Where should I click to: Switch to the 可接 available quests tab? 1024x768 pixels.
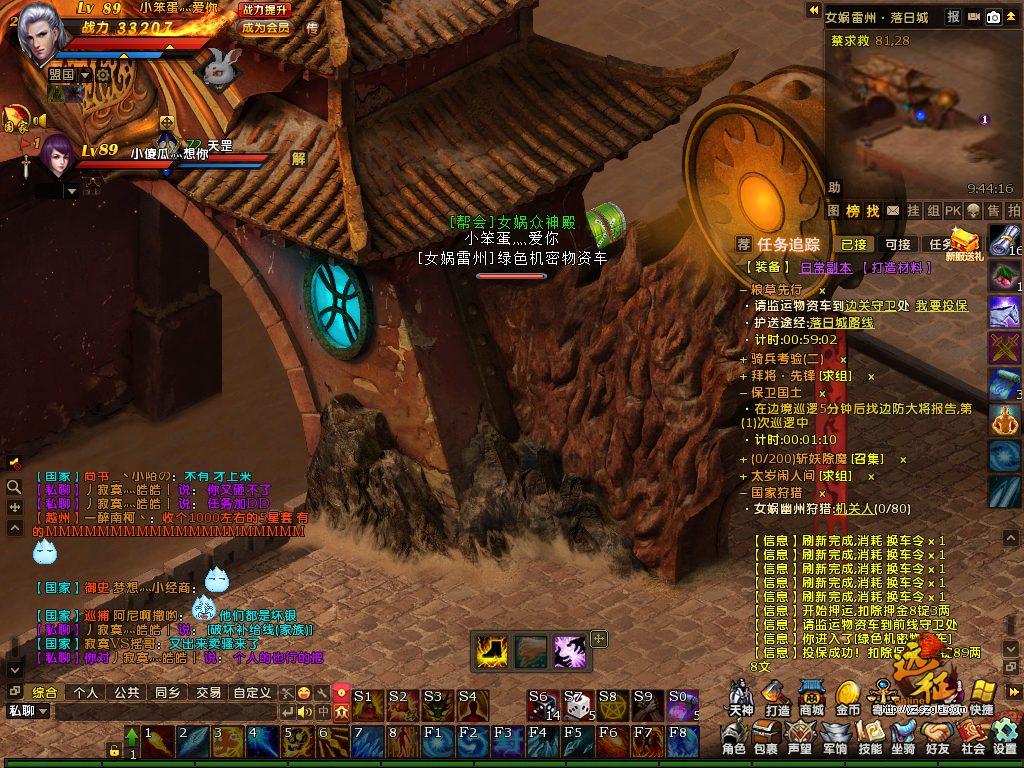(898, 244)
